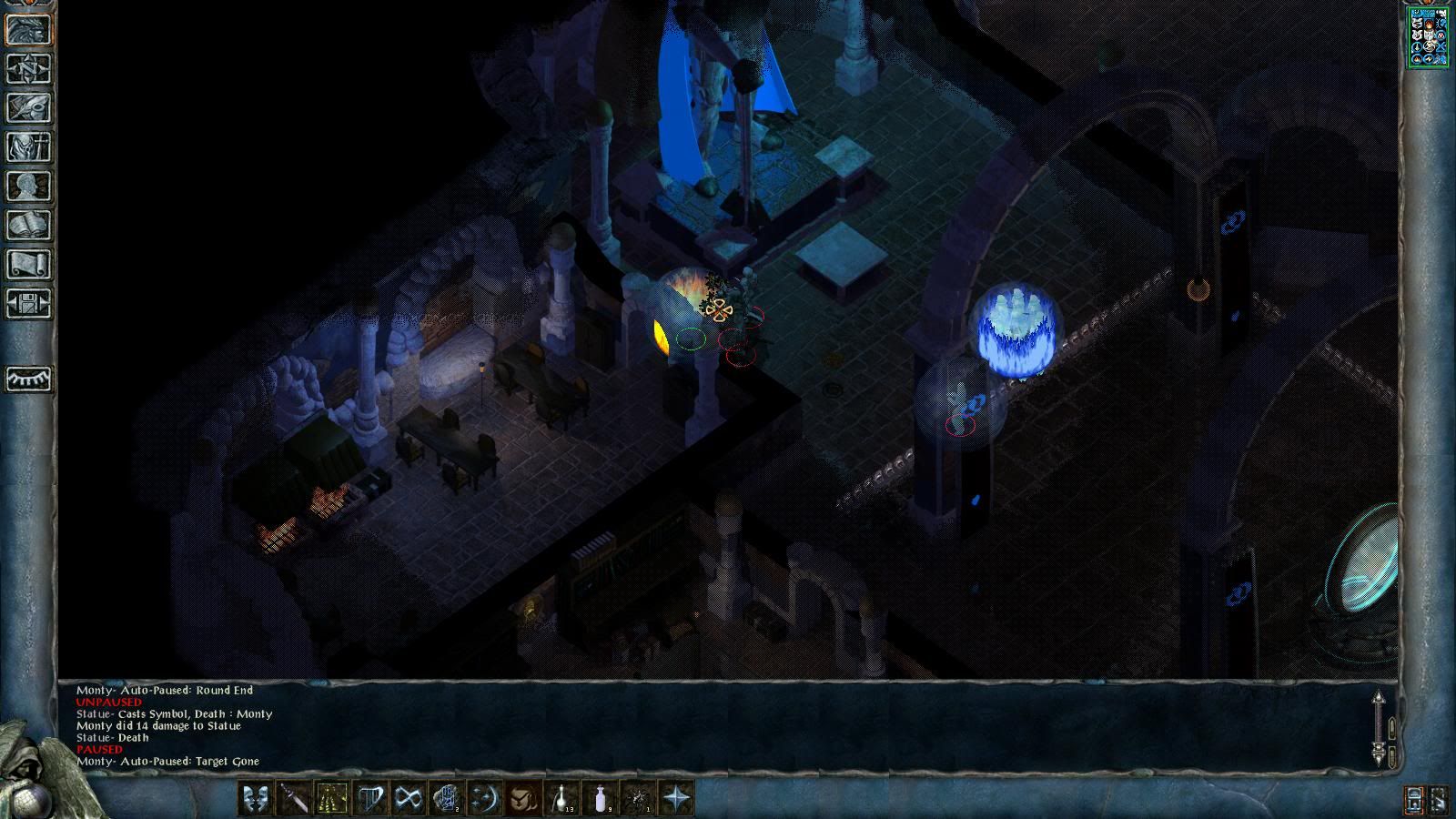Open the options floppy disk button

click(28, 304)
